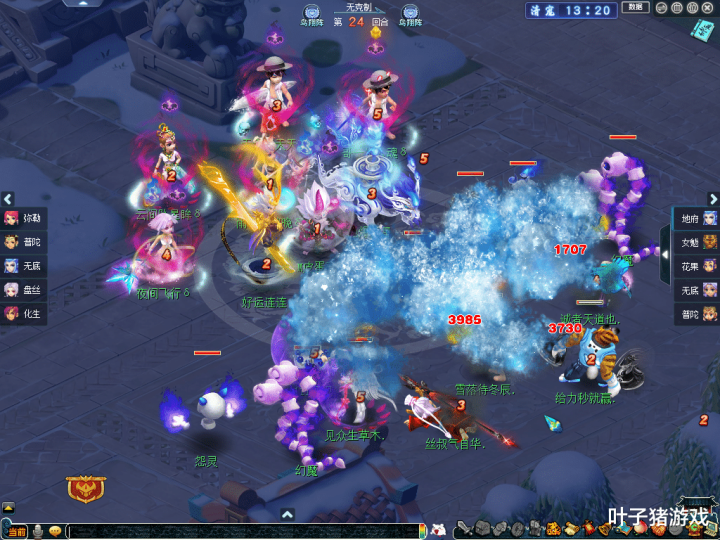Image resolution: width=720 pixels, height=540 pixels.
Task: Select 盘丝 in the left team list
Action: click(24, 290)
